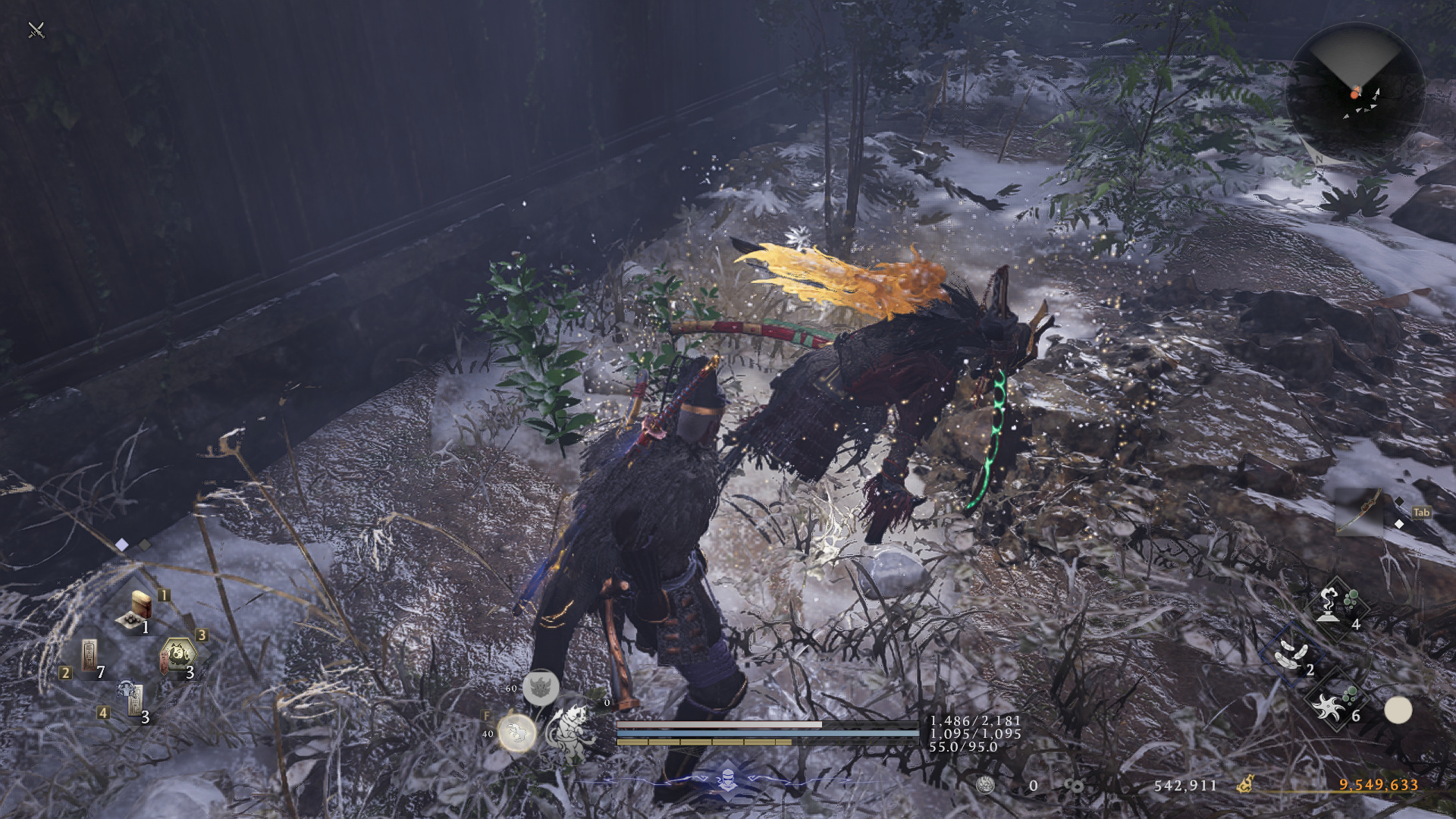1456x819 pixels.
Task: Click the ninja stance indicator icon
Action: coord(727,778)
